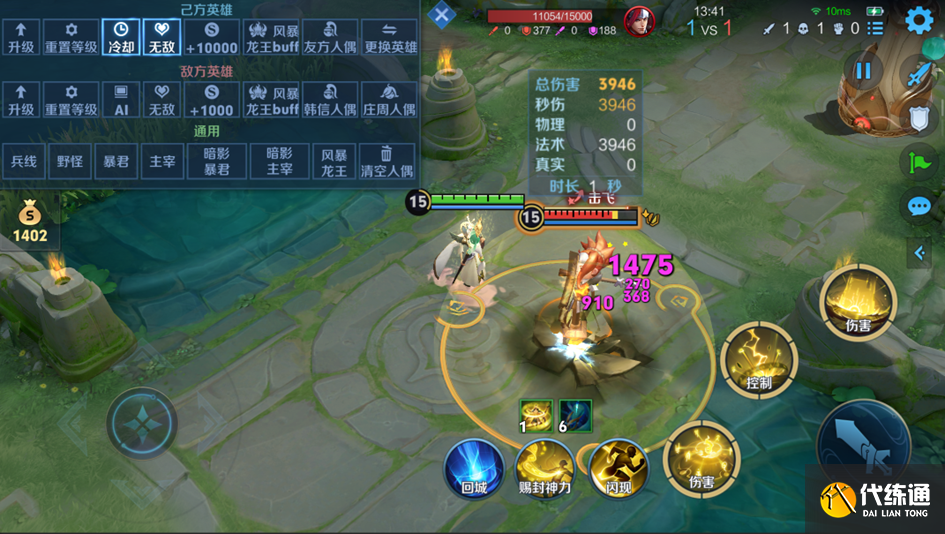Pause the match
The height and width of the screenshot is (534, 945).
coord(863,71)
